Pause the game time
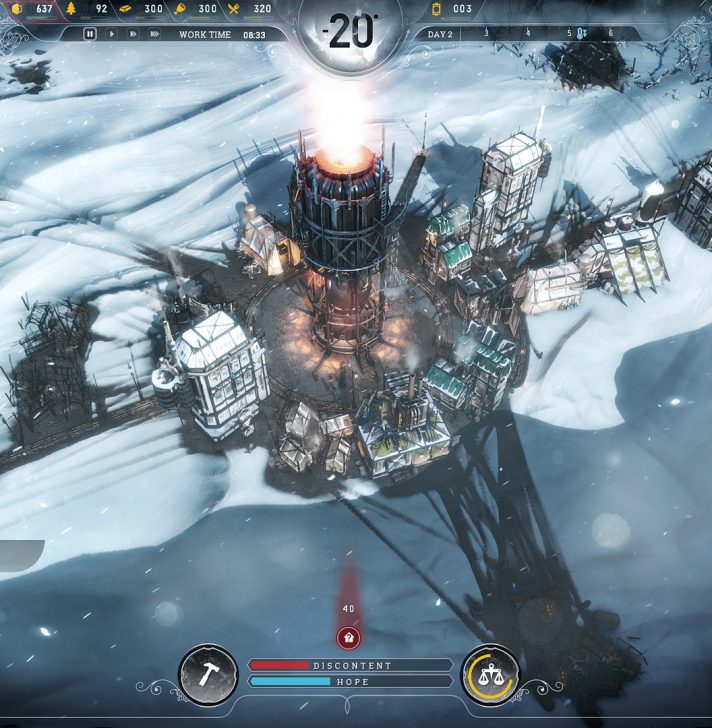Viewport: 712px width, 728px height. [x=90, y=34]
